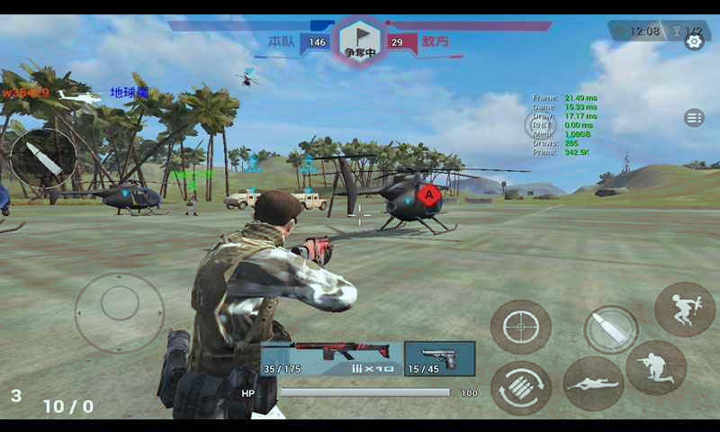
Task: Go prone with the lying soldier button
Action: [594, 383]
